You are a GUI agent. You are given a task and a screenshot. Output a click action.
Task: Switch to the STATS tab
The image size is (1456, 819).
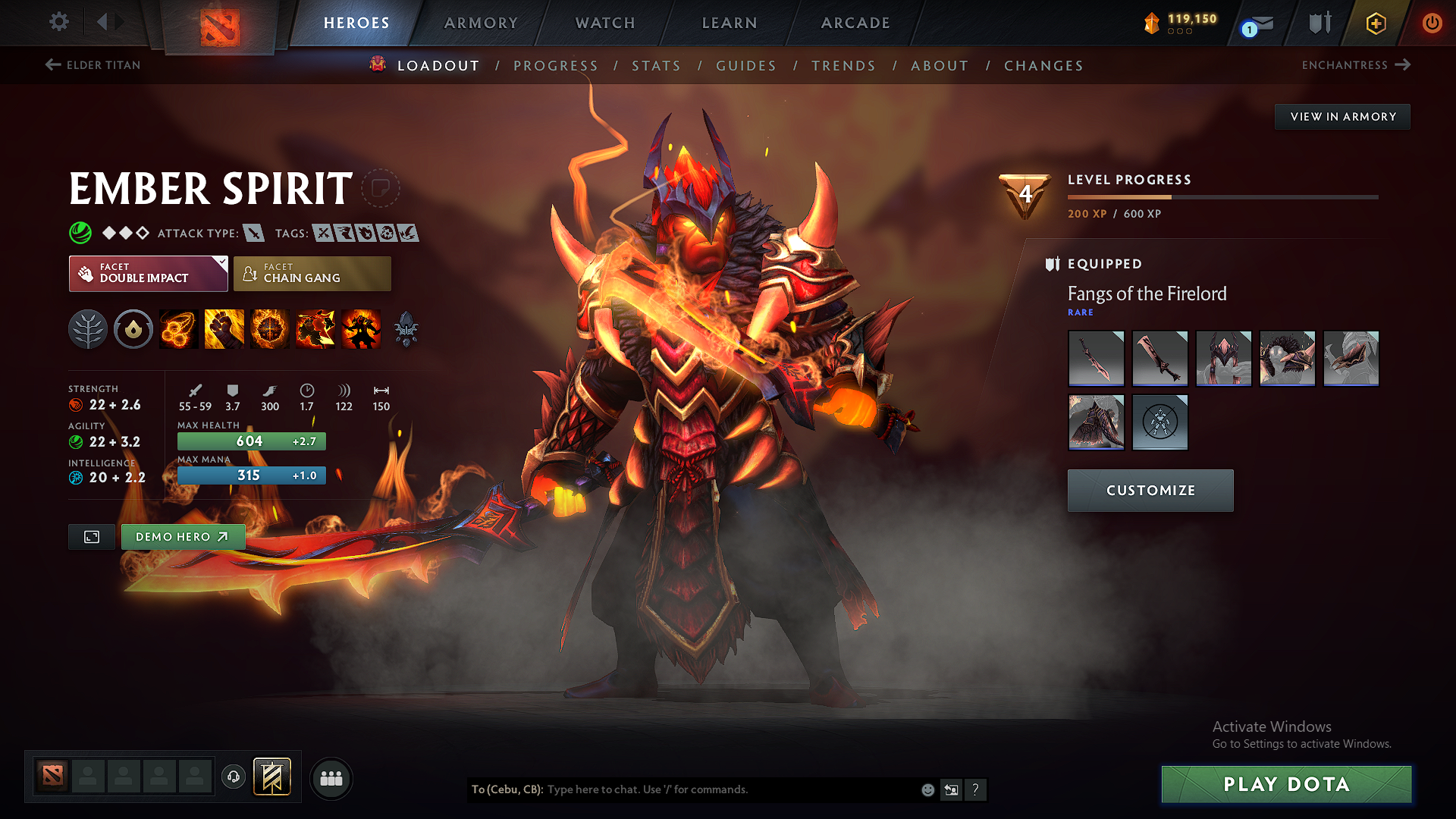(x=656, y=65)
